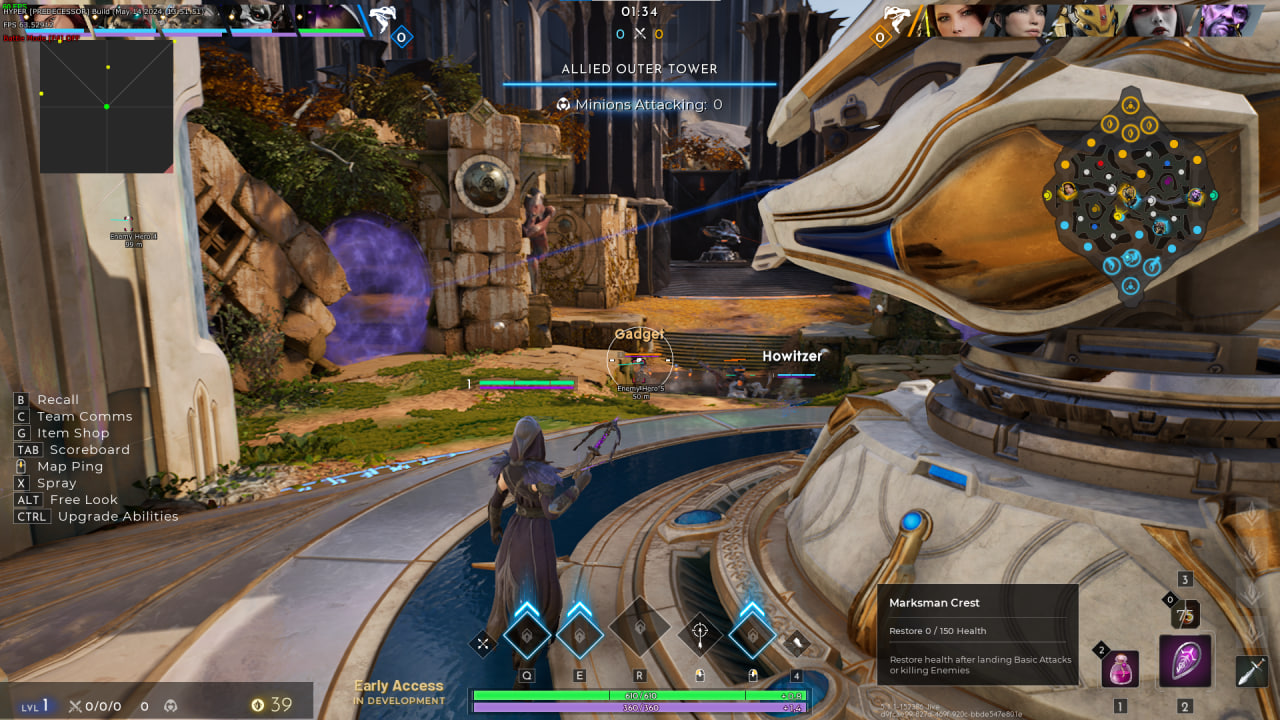
Task: Click the purple hero marker on minimap
Action: pos(1195,196)
